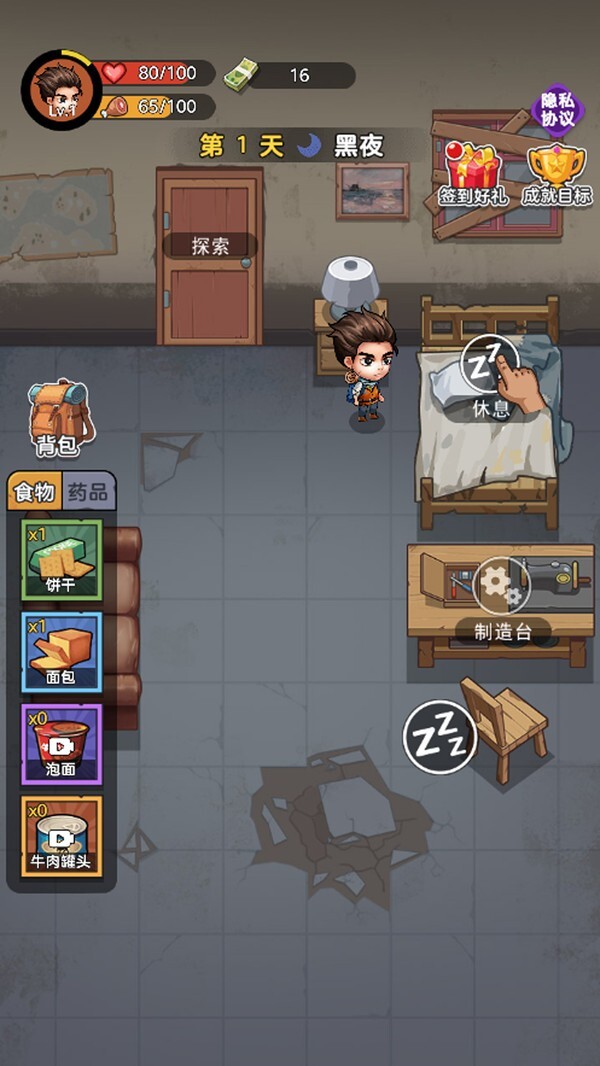The width and height of the screenshot is (600, 1066).
Task: Open the 制造台 crafting bench
Action: click(498, 598)
